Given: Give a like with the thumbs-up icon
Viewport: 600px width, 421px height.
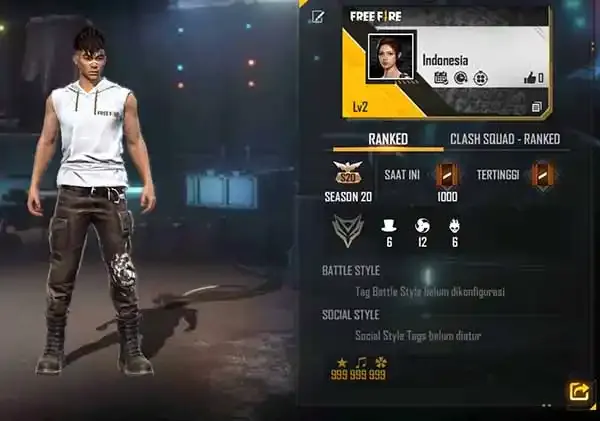Looking at the screenshot, I should pos(534,77).
